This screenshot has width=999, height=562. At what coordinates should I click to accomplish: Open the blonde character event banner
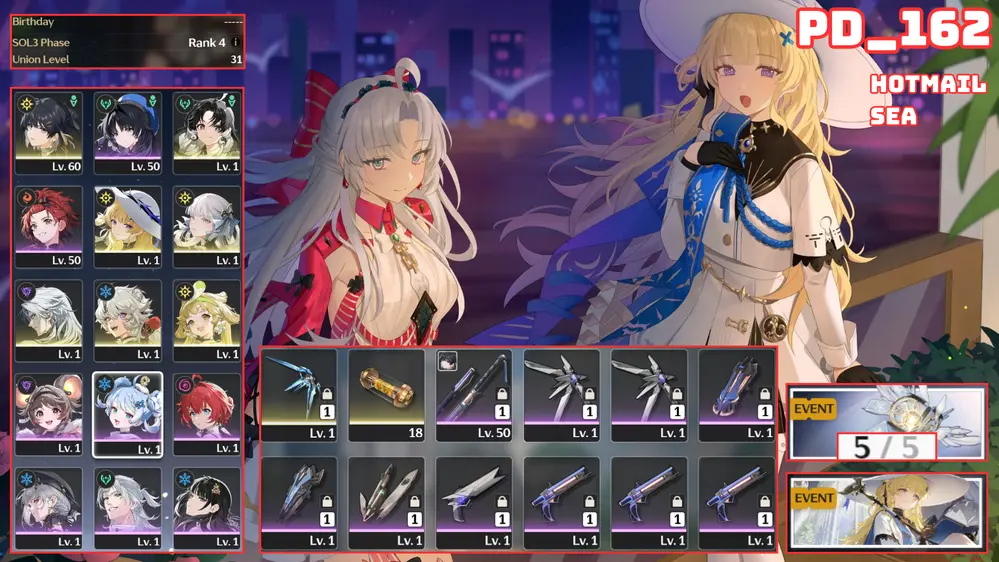point(886,511)
